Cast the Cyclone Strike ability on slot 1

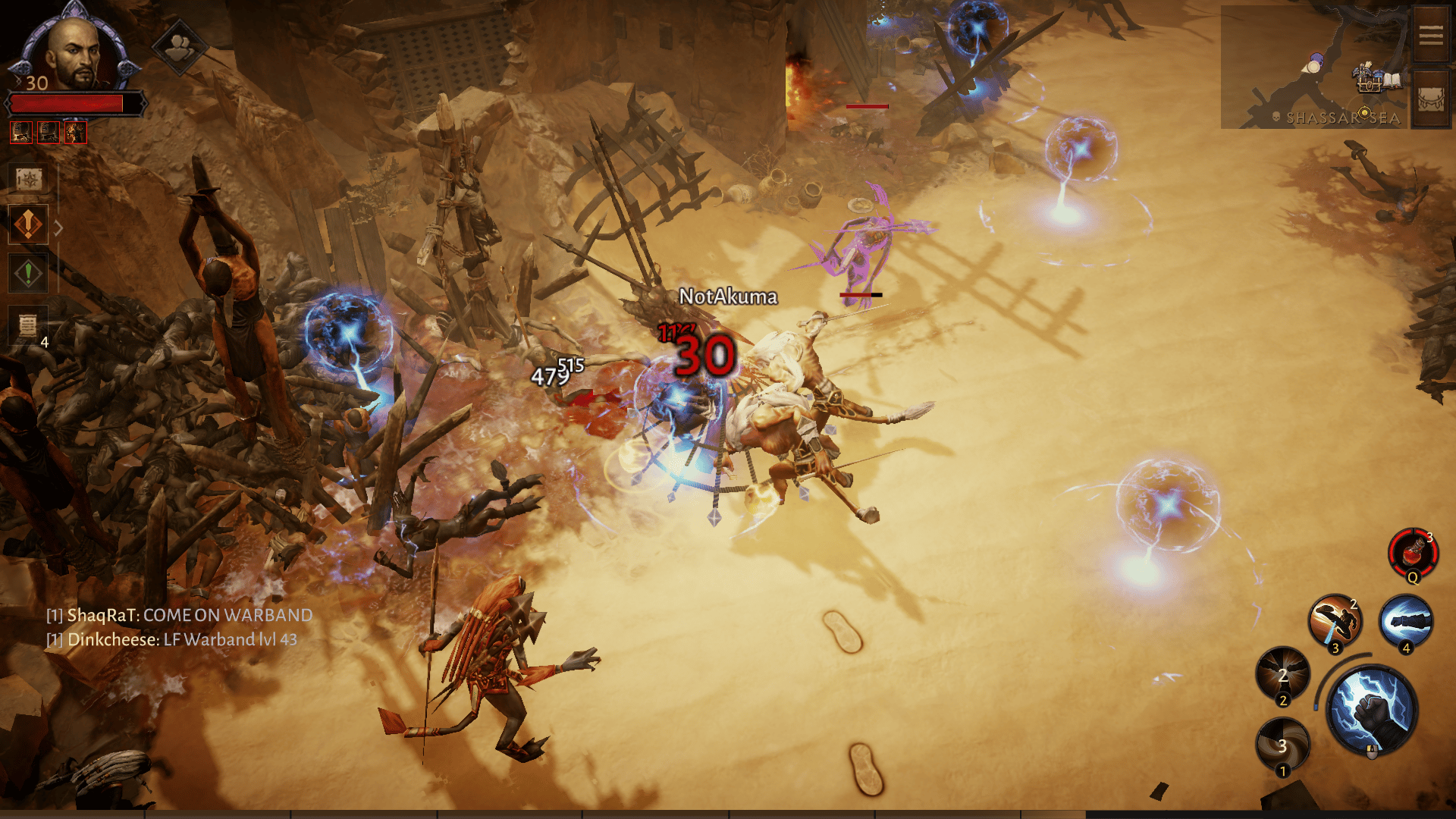(1283, 747)
